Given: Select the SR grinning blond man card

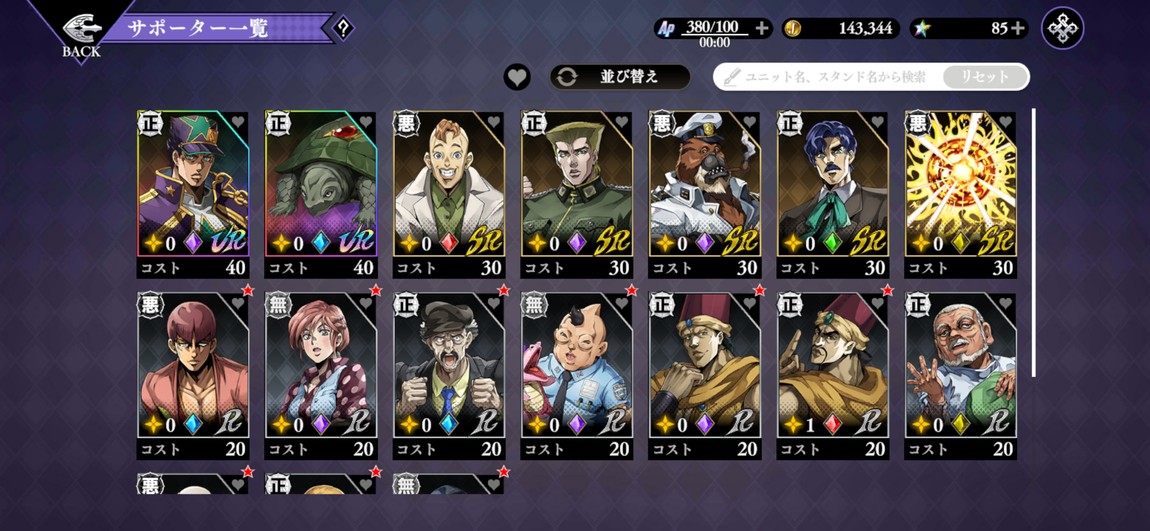Looking at the screenshot, I should pos(449,185).
